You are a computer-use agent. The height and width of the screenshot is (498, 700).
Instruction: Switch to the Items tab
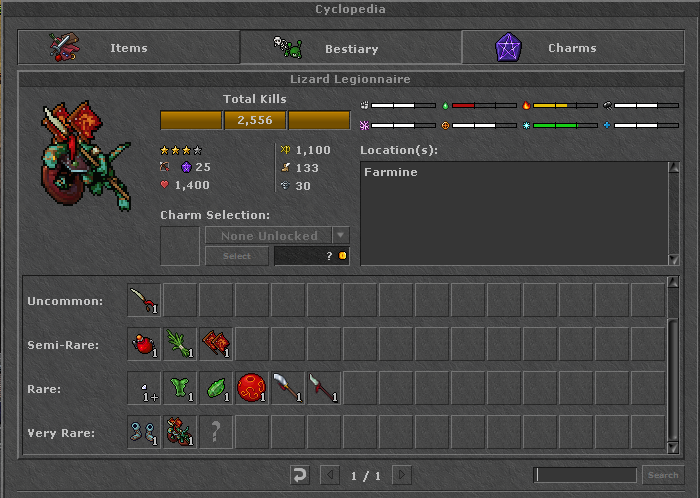128,47
